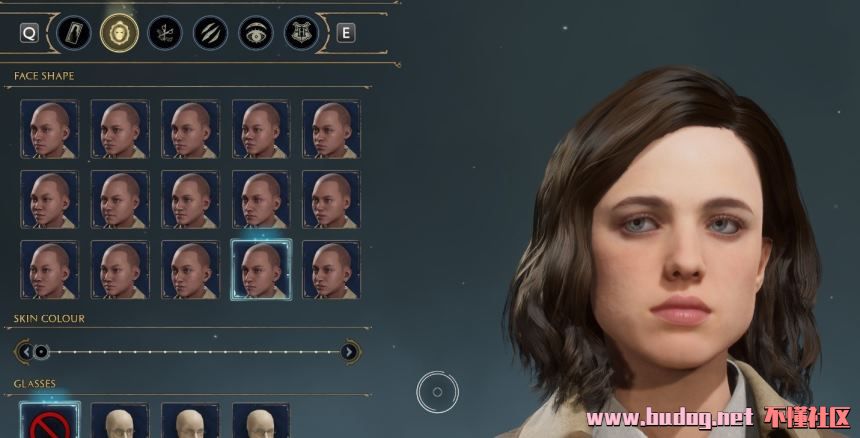The width and height of the screenshot is (860, 438).
Task: Open the Hogwarts crest tab
Action: tap(301, 33)
